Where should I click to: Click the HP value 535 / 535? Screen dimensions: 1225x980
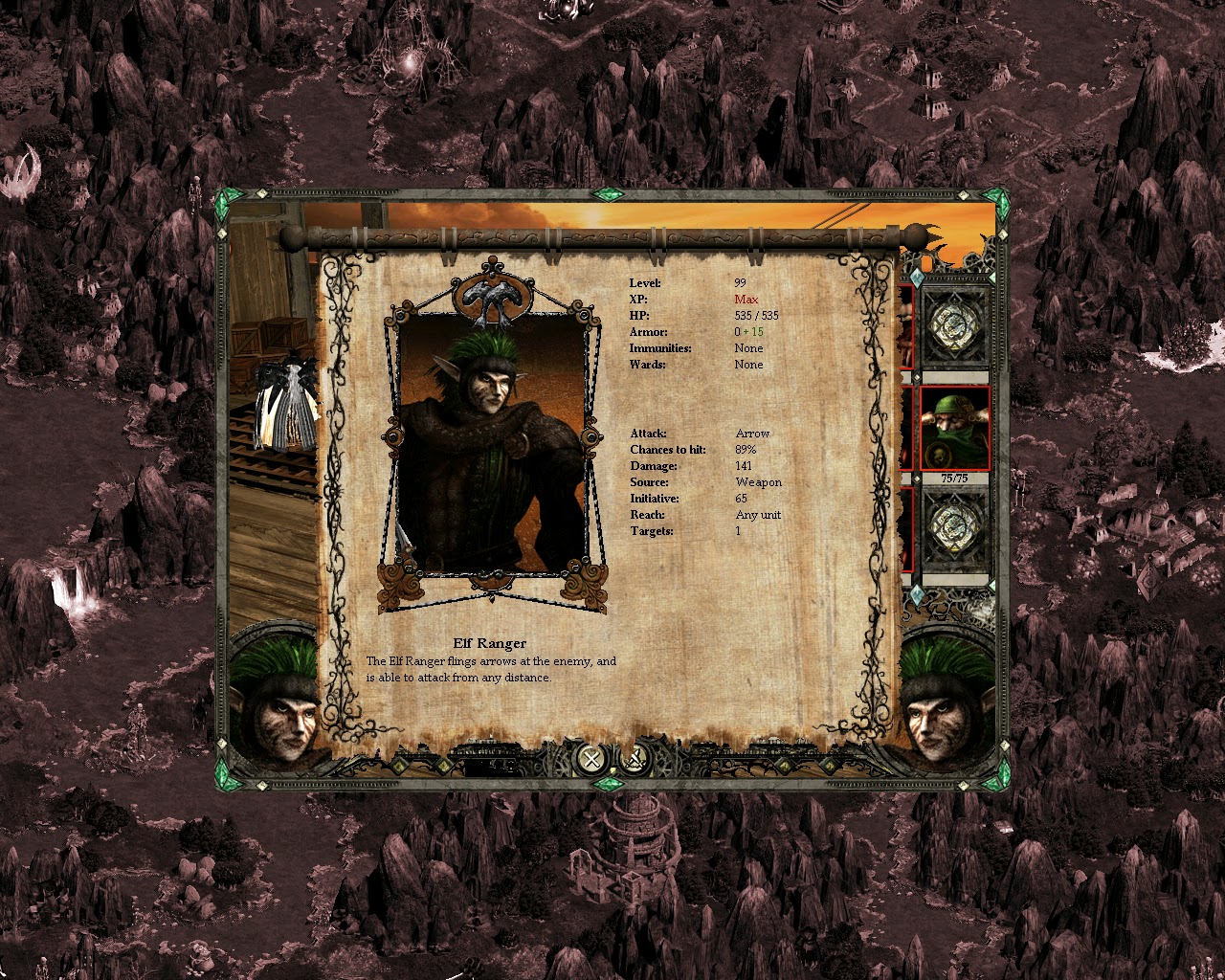[x=755, y=315]
